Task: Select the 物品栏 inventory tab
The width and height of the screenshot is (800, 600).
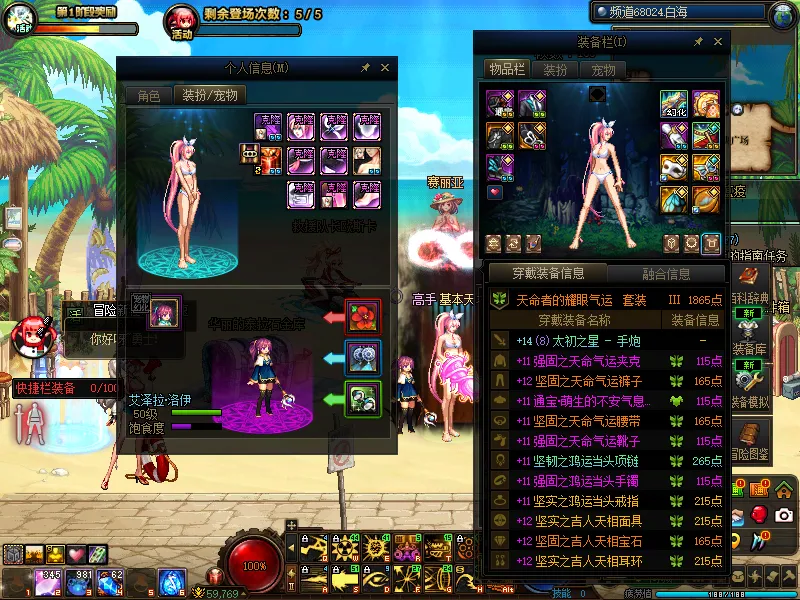Action: point(506,70)
